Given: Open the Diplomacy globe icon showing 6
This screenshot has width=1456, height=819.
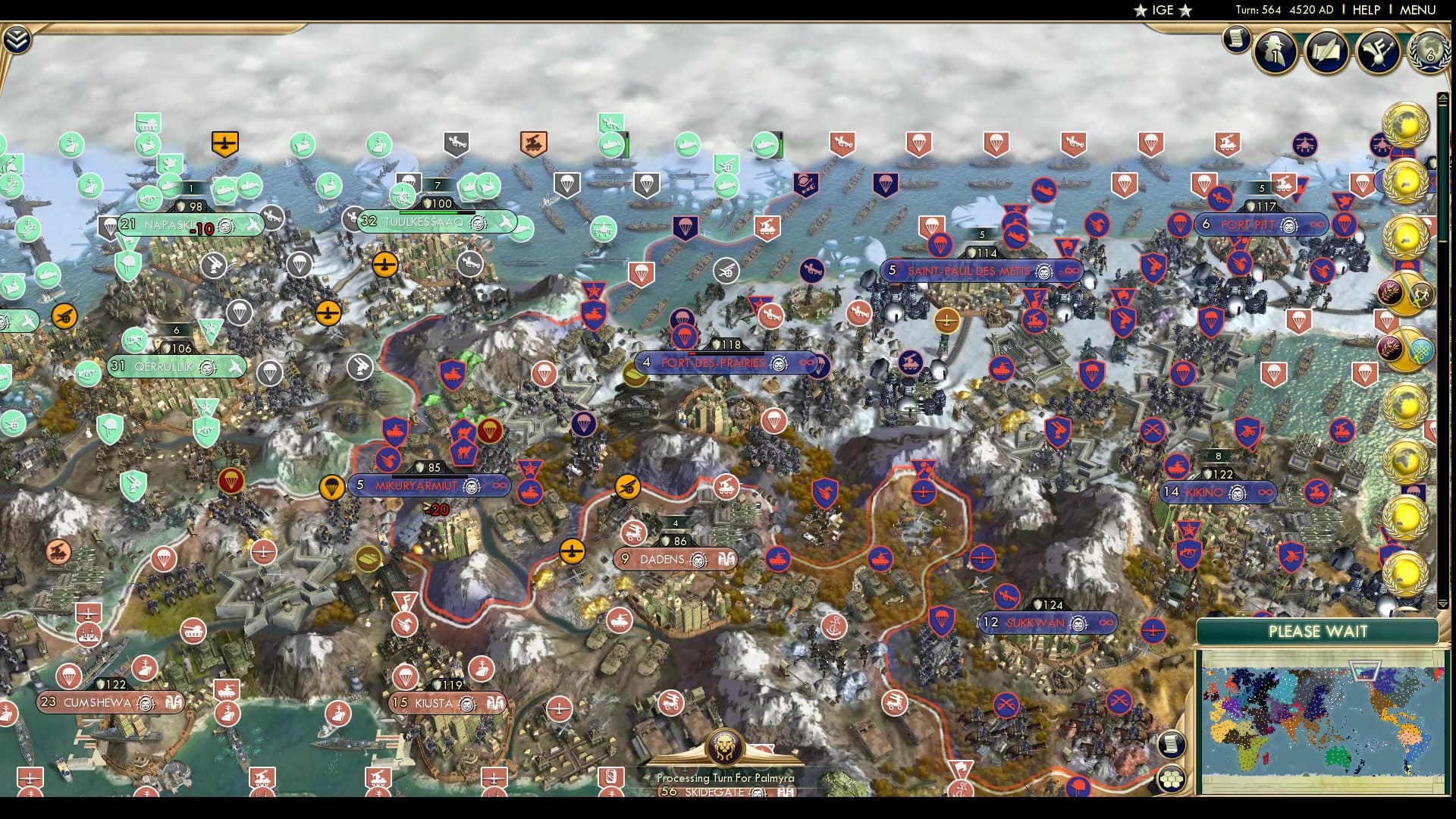Looking at the screenshot, I should click(x=1429, y=53).
